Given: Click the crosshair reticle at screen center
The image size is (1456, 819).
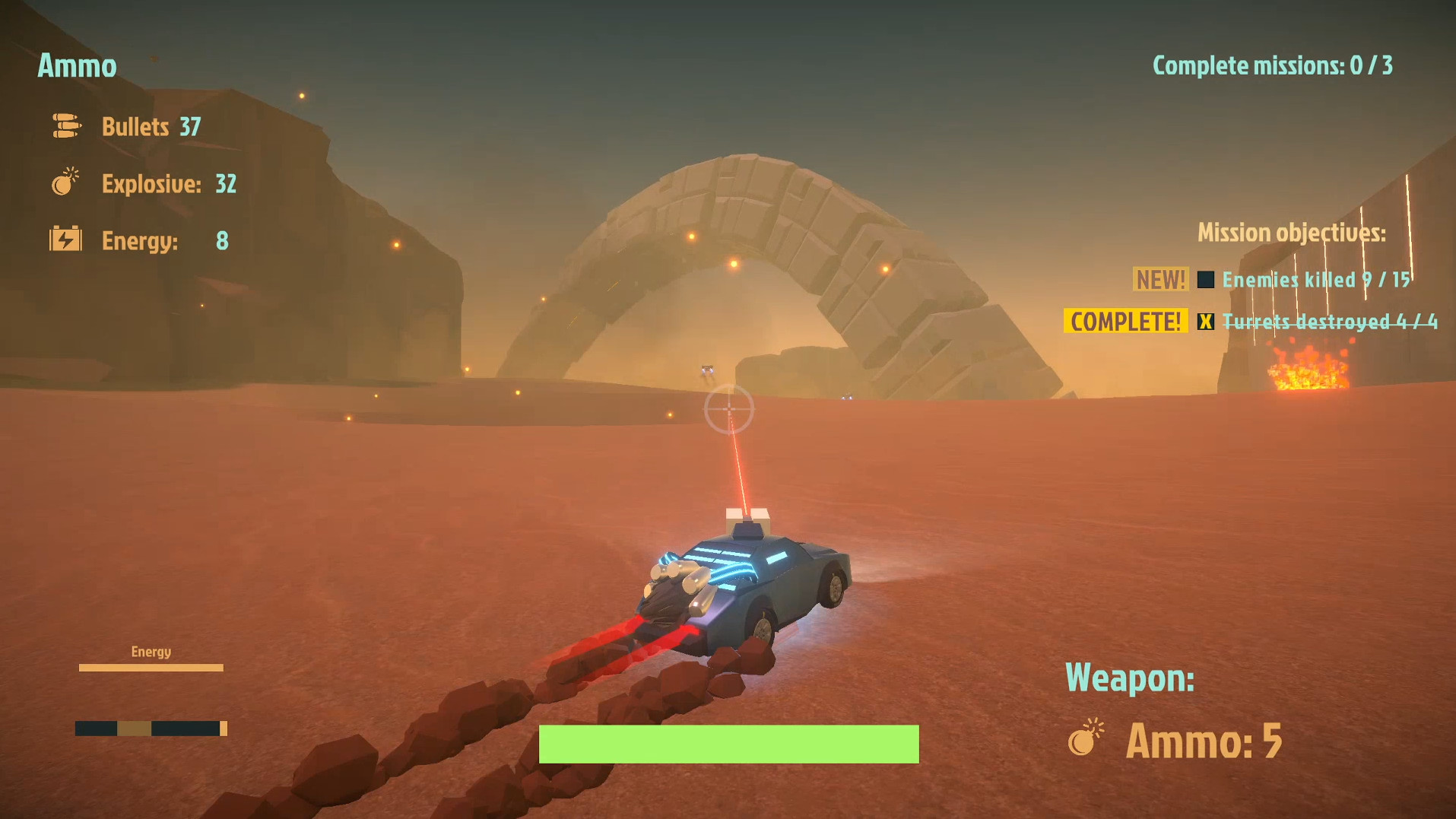Looking at the screenshot, I should (729, 410).
